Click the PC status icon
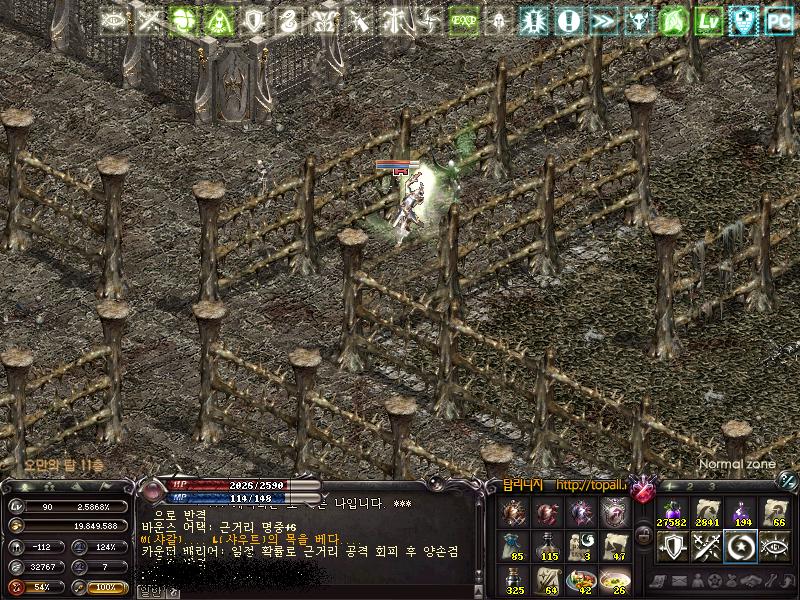The width and height of the screenshot is (800, 600). pyautogui.click(x=778, y=19)
